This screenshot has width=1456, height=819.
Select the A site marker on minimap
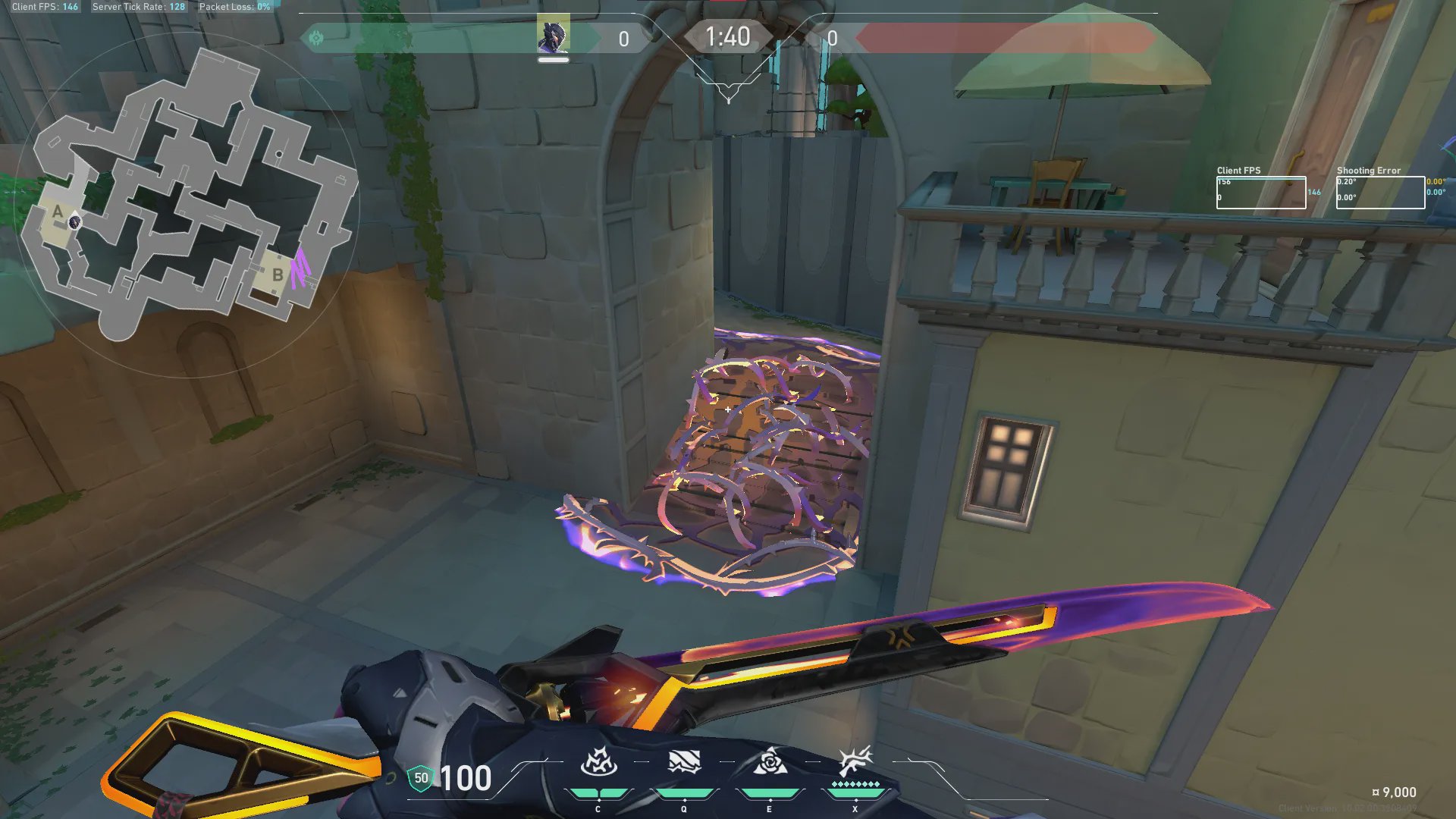point(58,212)
